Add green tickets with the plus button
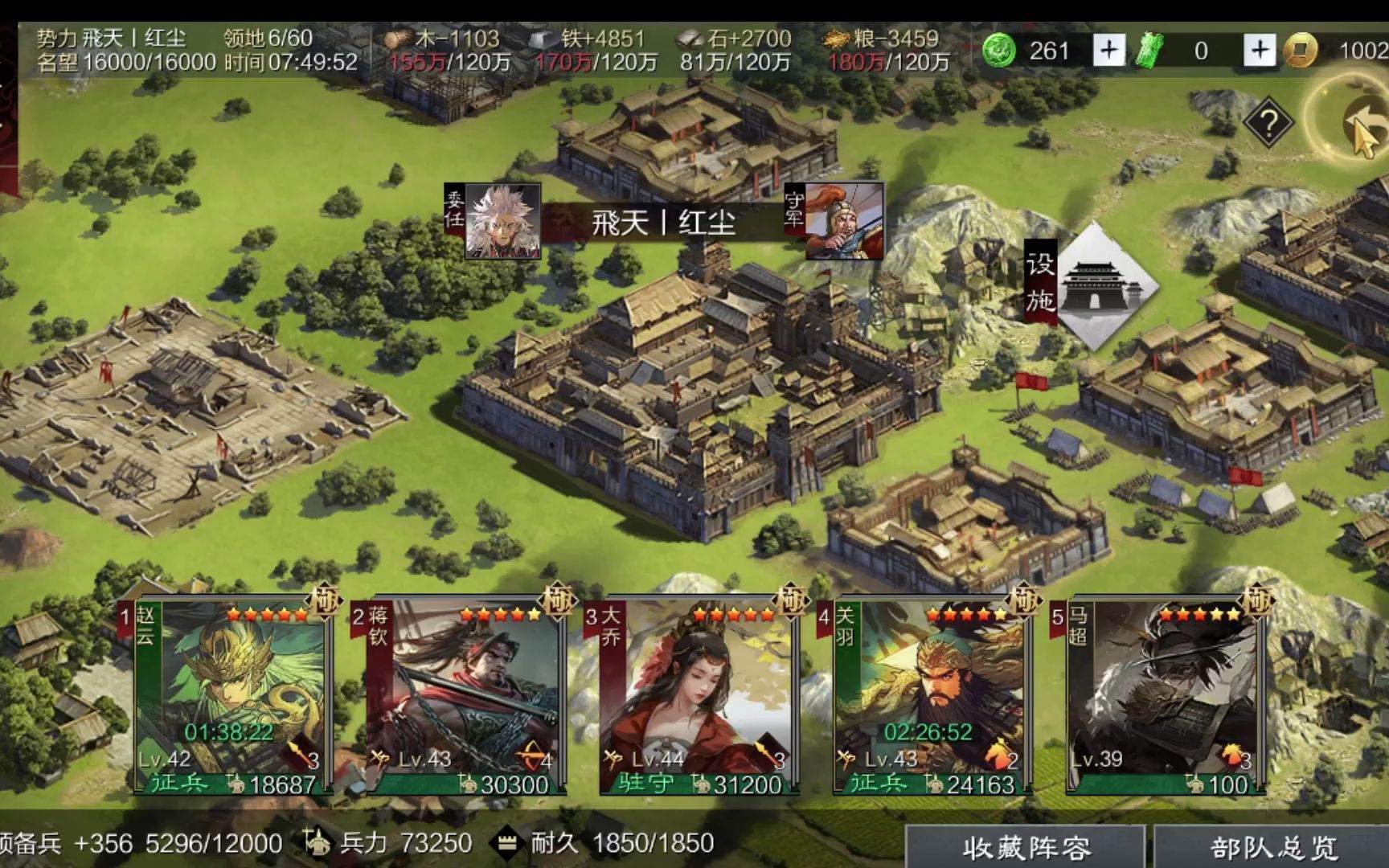The image size is (1389, 868). tap(1260, 51)
